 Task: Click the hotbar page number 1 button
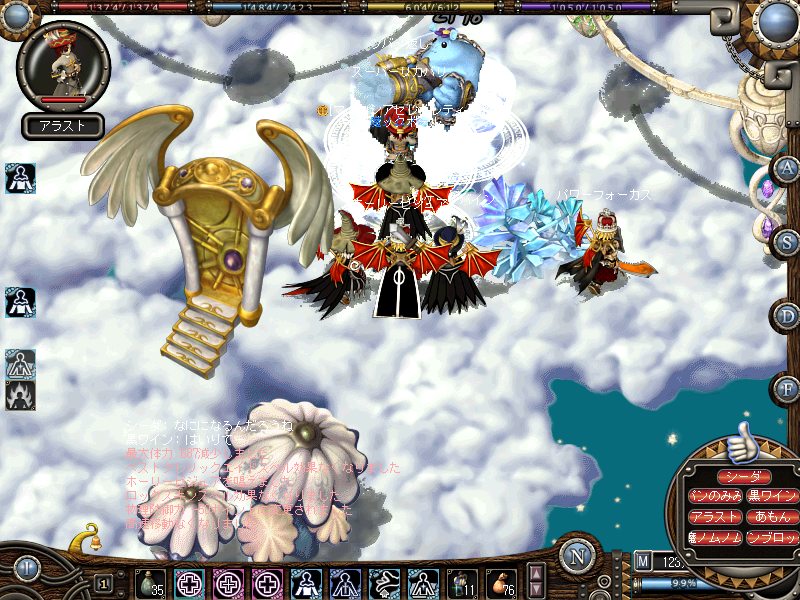point(103,583)
